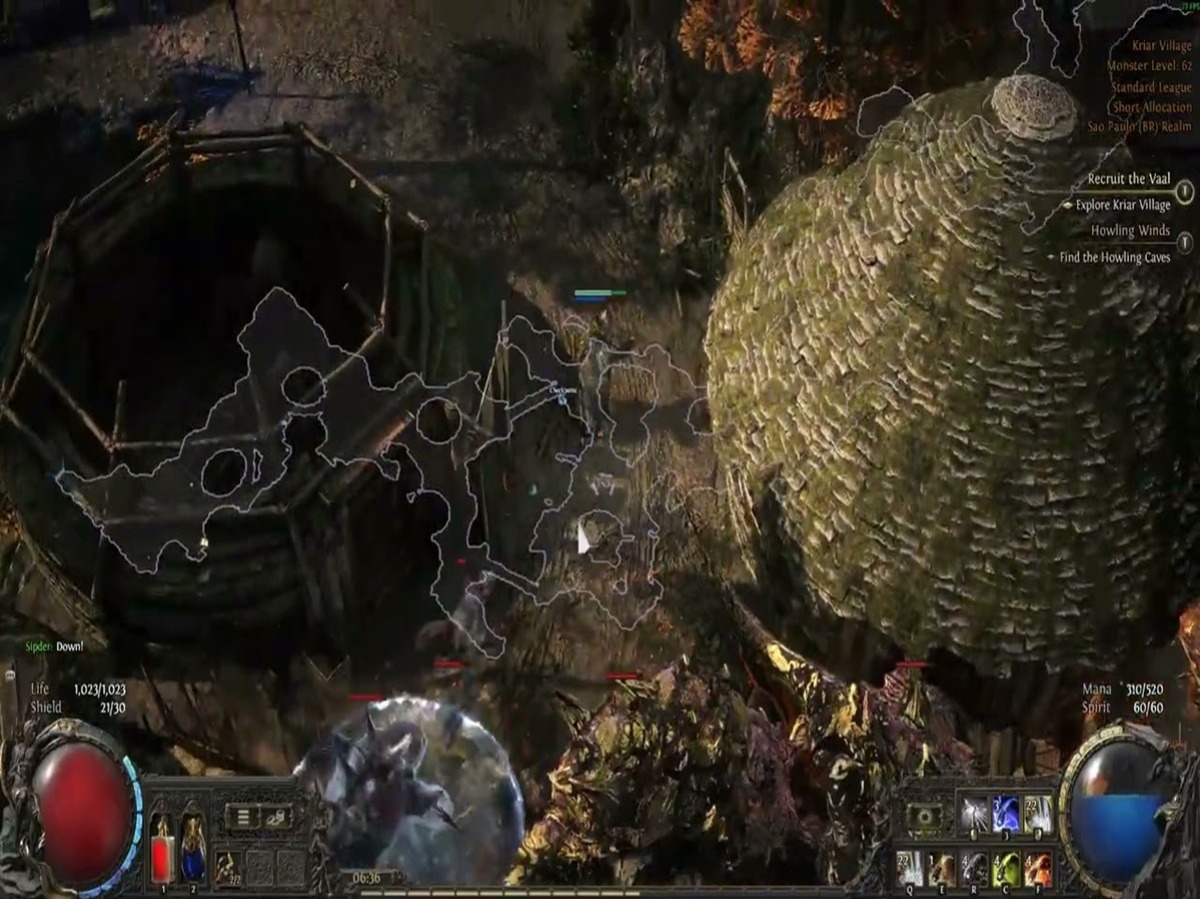
Task: Click the round marker beside Howling Winds
Action: (1185, 242)
